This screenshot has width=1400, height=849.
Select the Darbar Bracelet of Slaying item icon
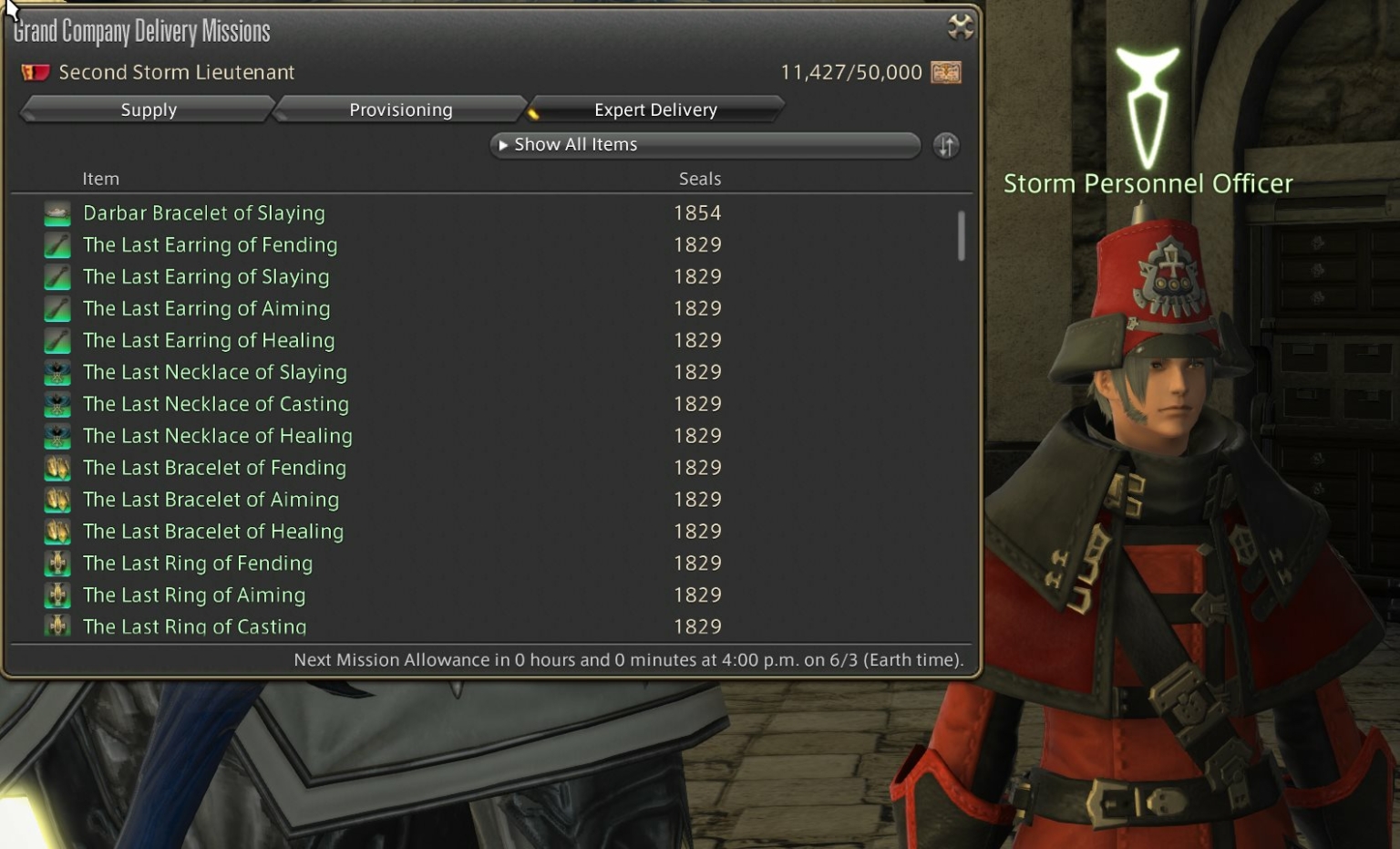(57, 212)
